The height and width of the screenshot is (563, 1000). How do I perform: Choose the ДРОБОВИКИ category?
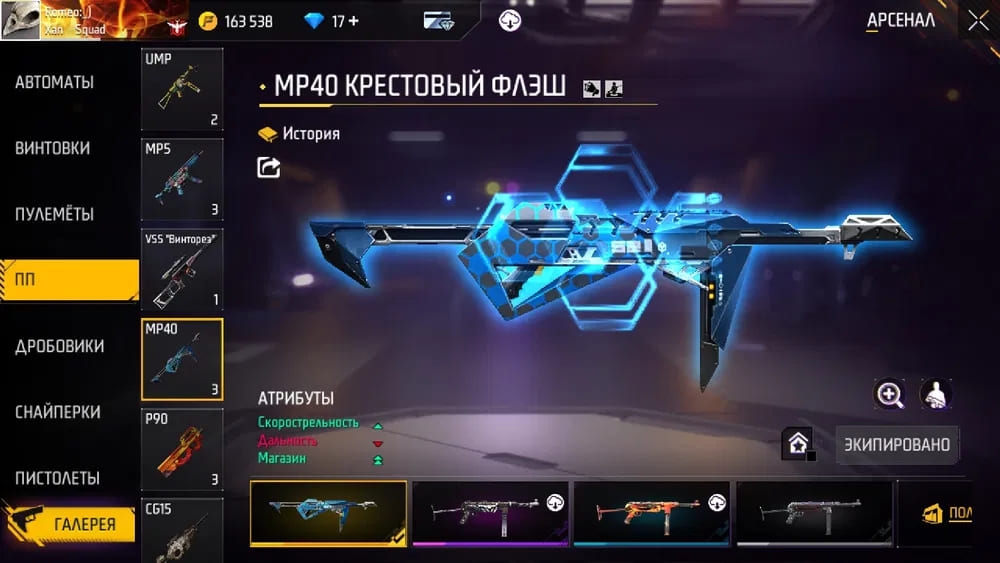60,347
